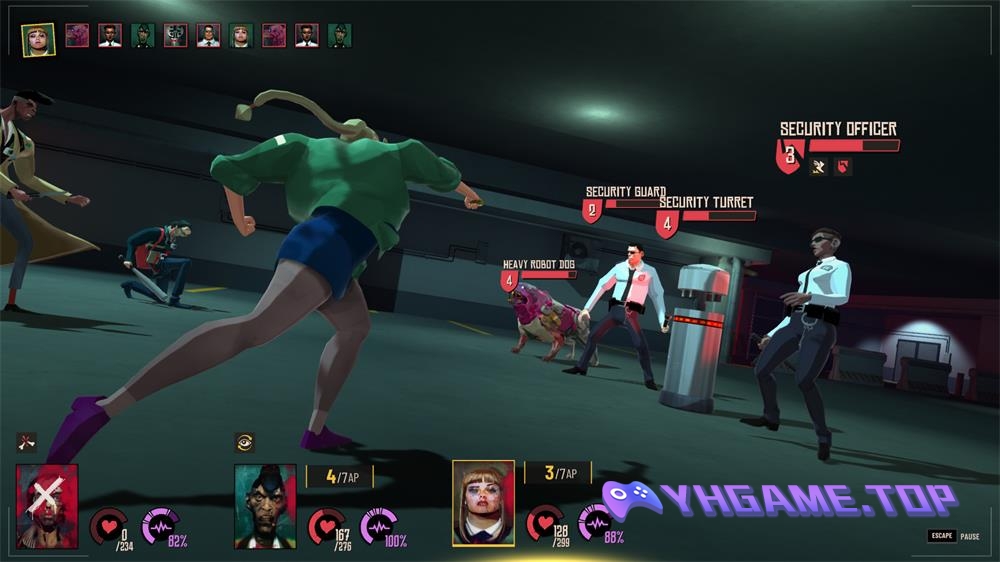
Task: Select the active blonde woman turn-order portrait
Action: [38, 39]
